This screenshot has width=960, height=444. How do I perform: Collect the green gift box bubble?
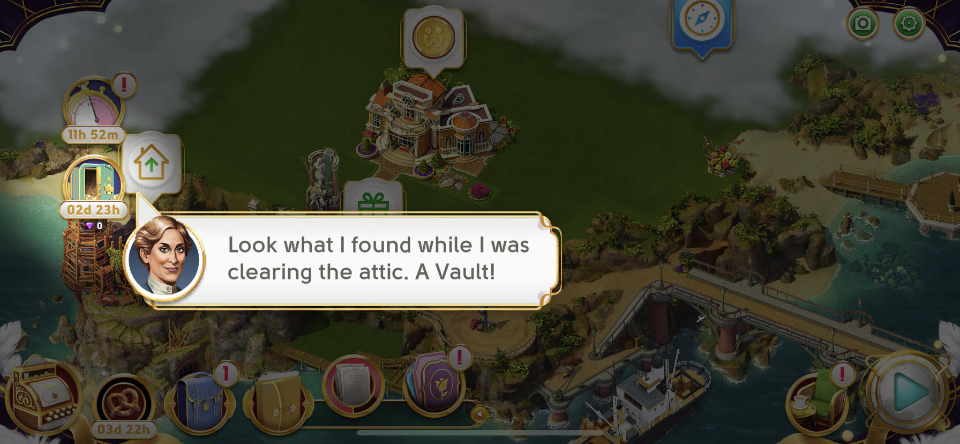[x=373, y=203]
